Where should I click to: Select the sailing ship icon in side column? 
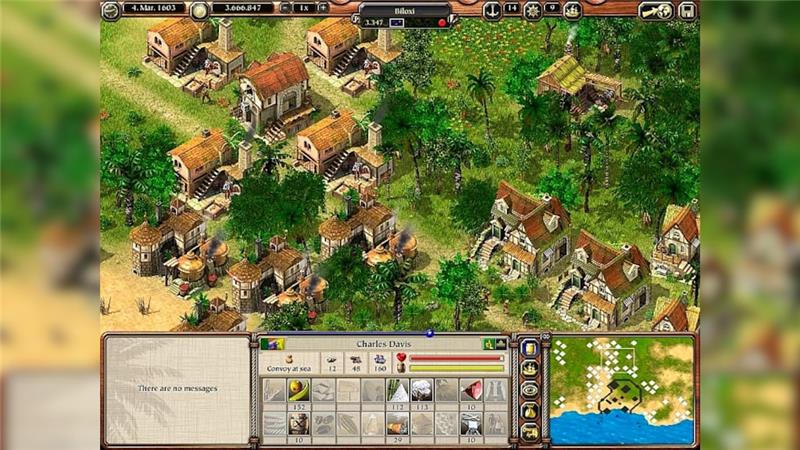click(530, 369)
